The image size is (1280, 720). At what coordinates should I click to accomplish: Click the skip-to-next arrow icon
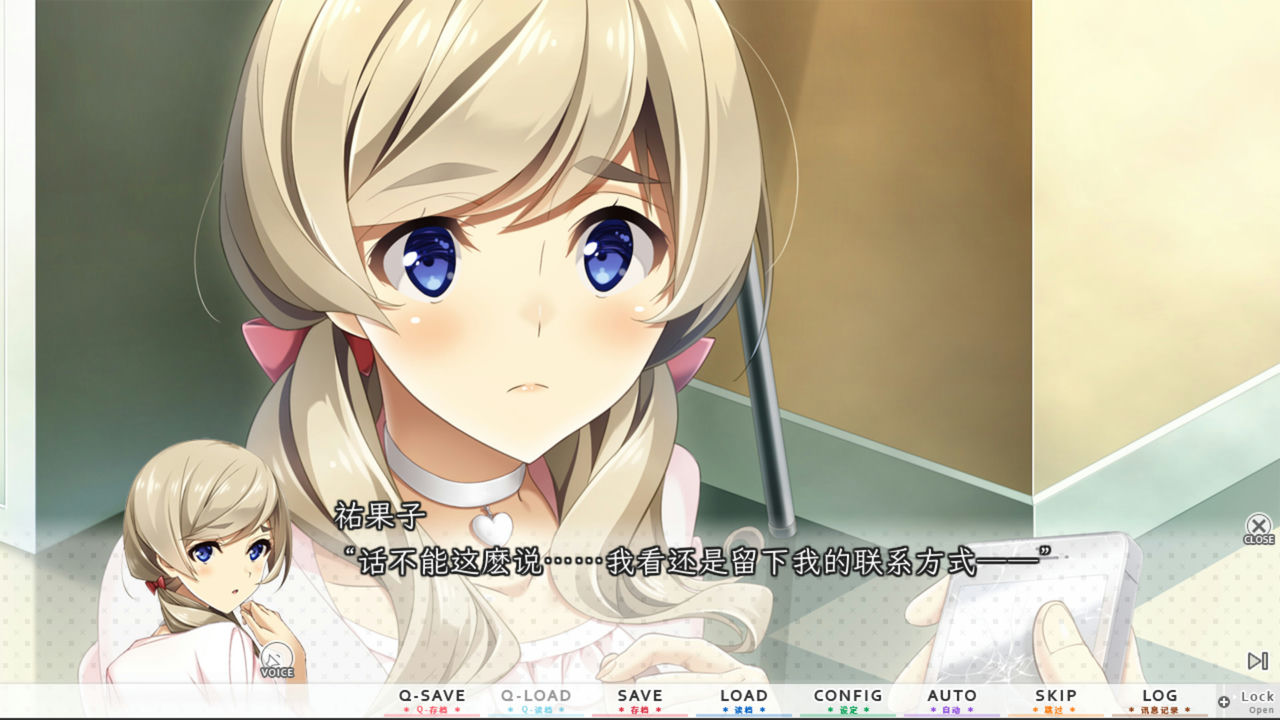[1257, 660]
